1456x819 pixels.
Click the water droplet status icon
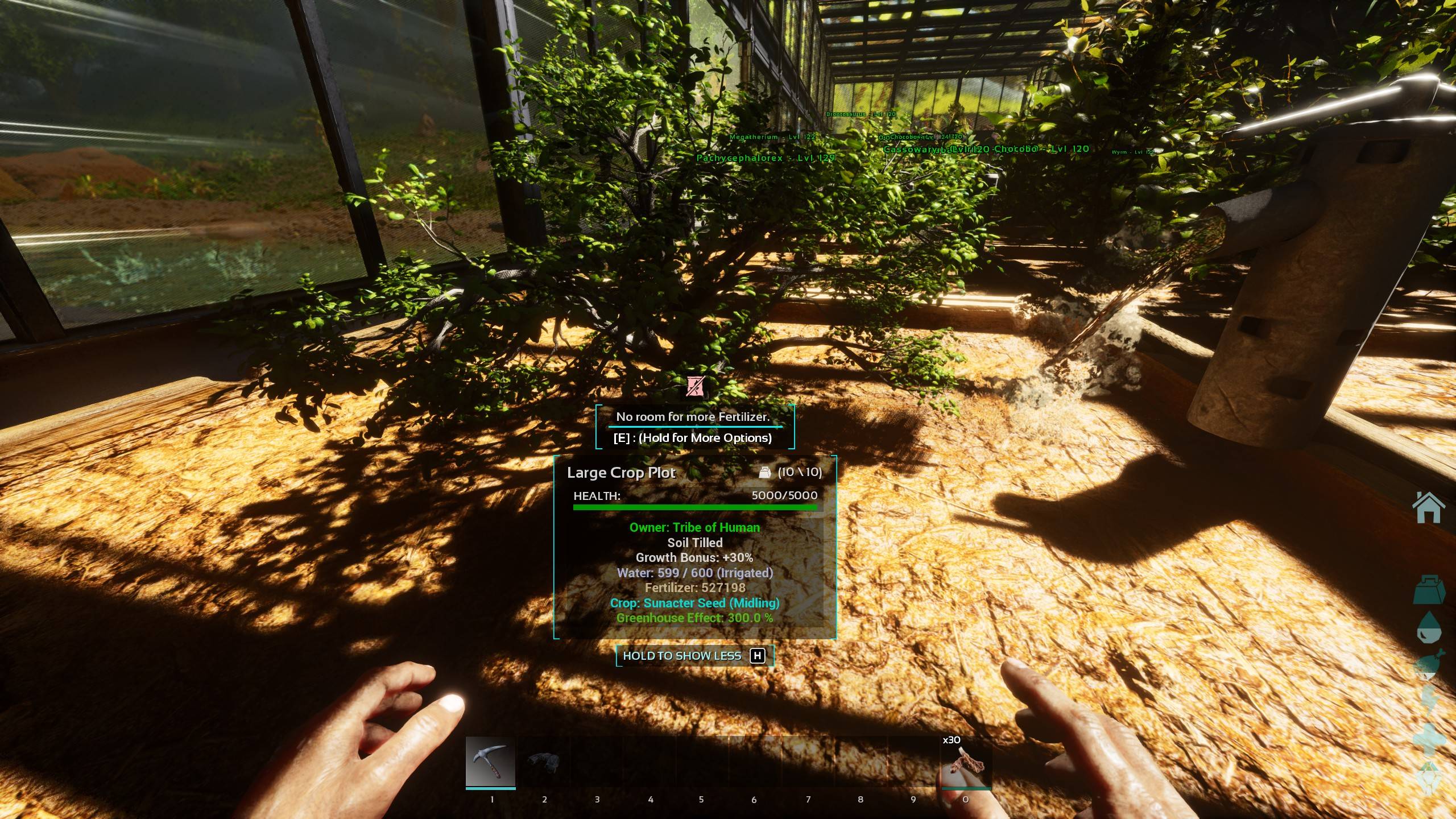point(1429,628)
